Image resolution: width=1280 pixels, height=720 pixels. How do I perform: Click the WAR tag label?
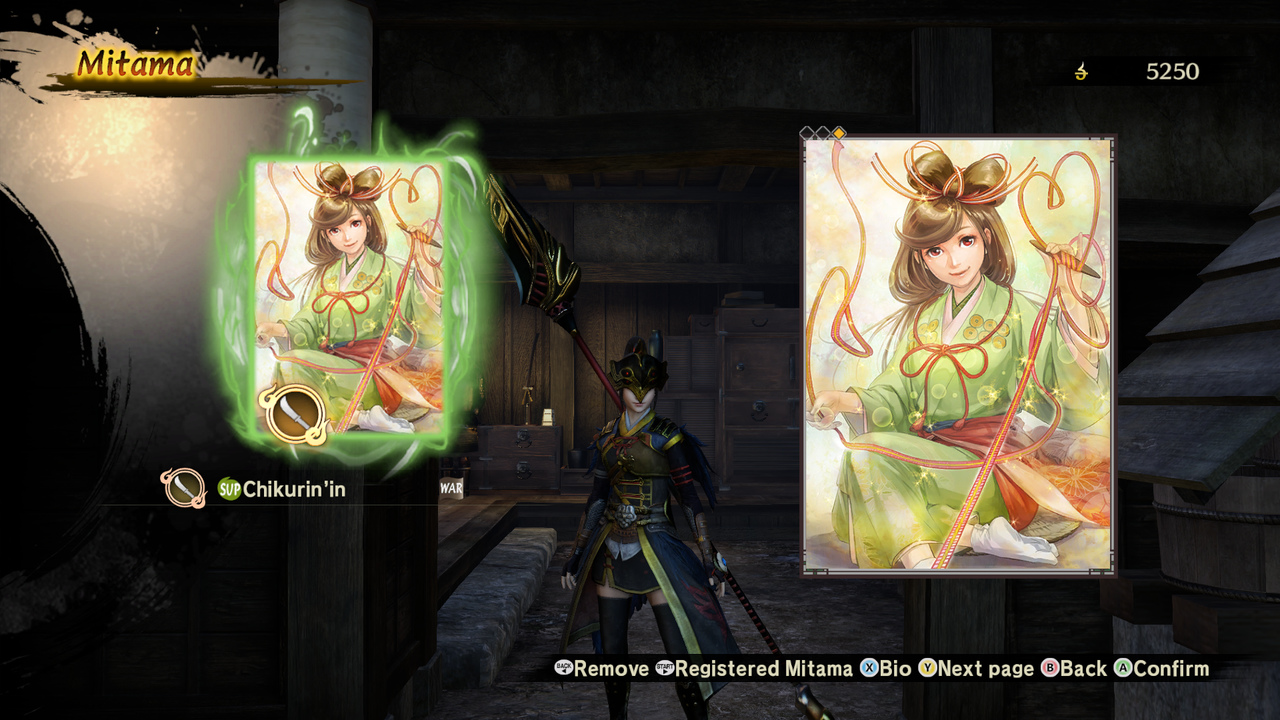(449, 489)
